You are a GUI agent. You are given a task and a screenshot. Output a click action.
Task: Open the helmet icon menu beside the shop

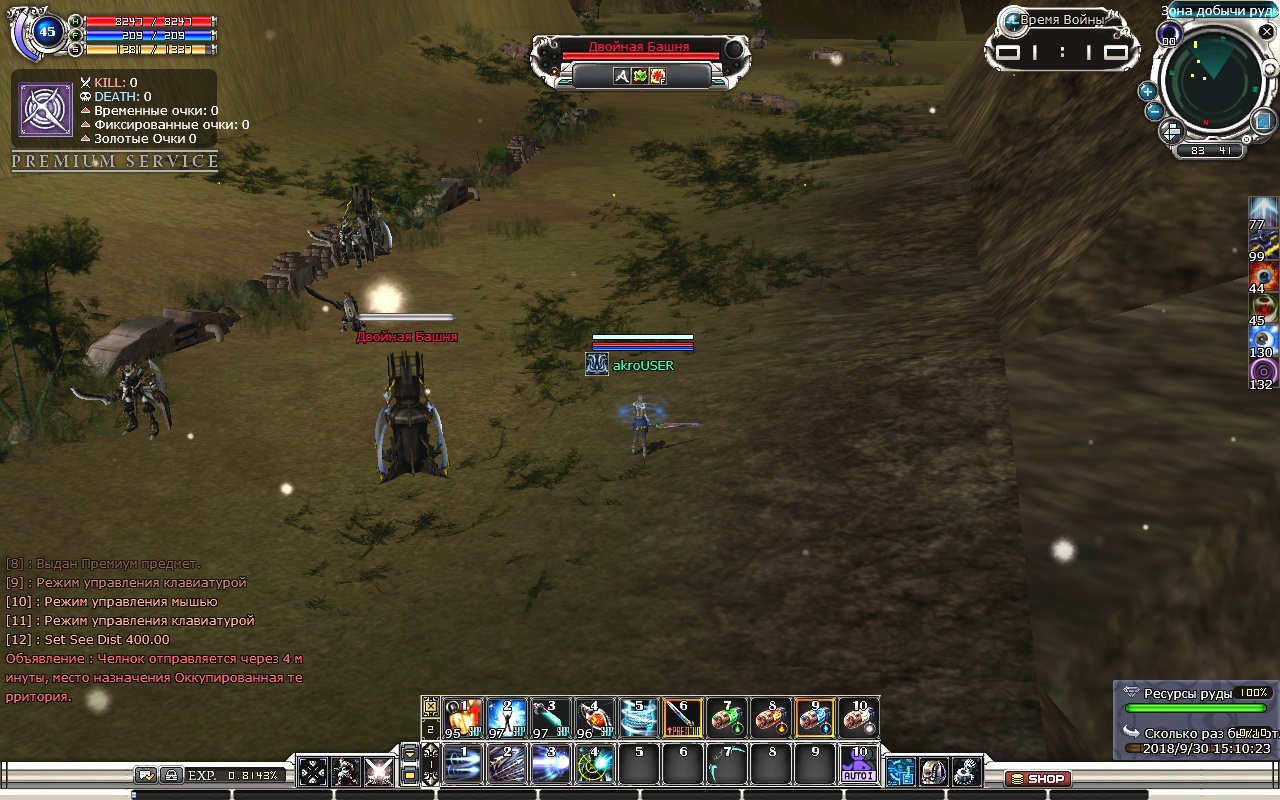[x=933, y=771]
